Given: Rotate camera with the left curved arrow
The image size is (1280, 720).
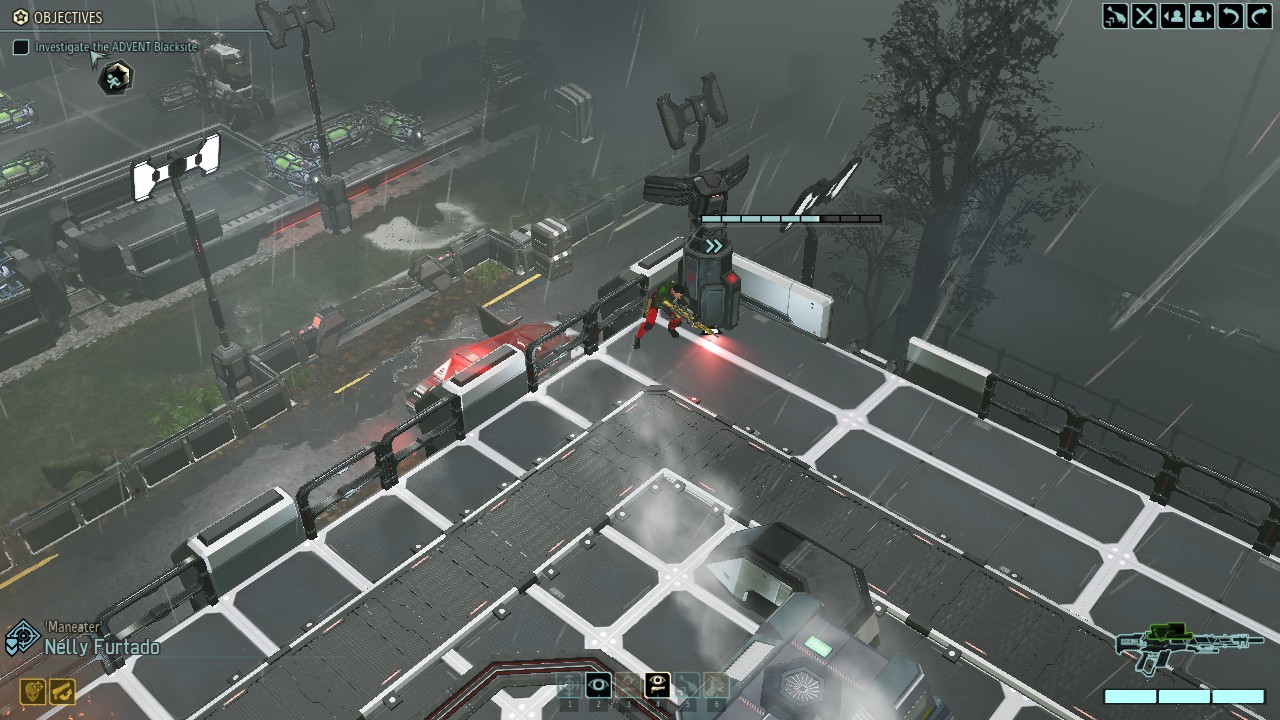Looking at the screenshot, I should [x=1231, y=16].
